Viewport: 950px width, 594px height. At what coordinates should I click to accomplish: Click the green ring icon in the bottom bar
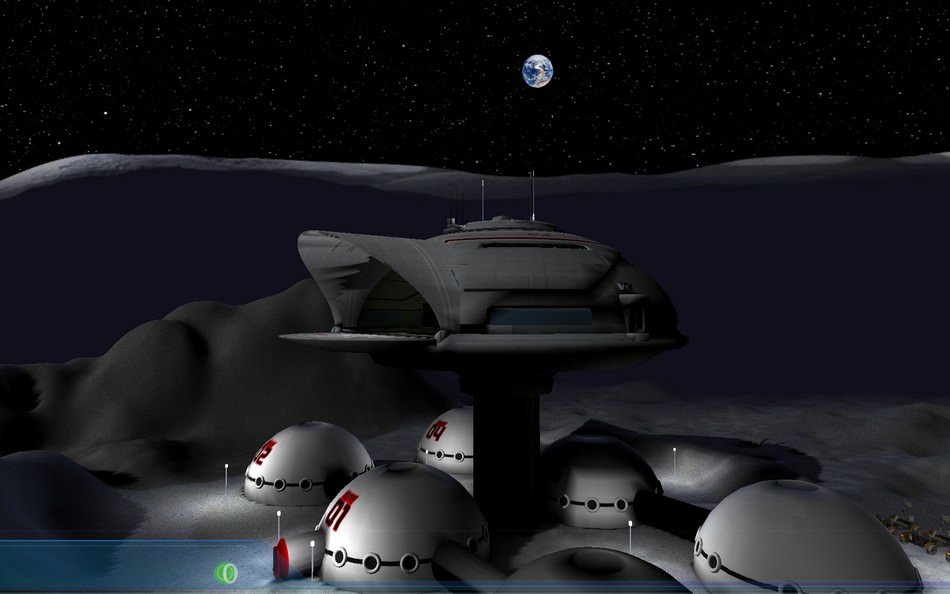(226, 572)
